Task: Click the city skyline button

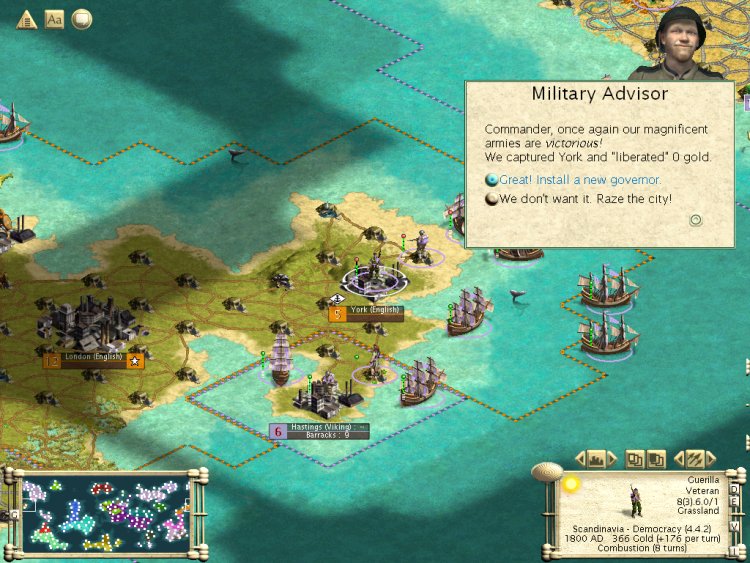Action: (598, 459)
